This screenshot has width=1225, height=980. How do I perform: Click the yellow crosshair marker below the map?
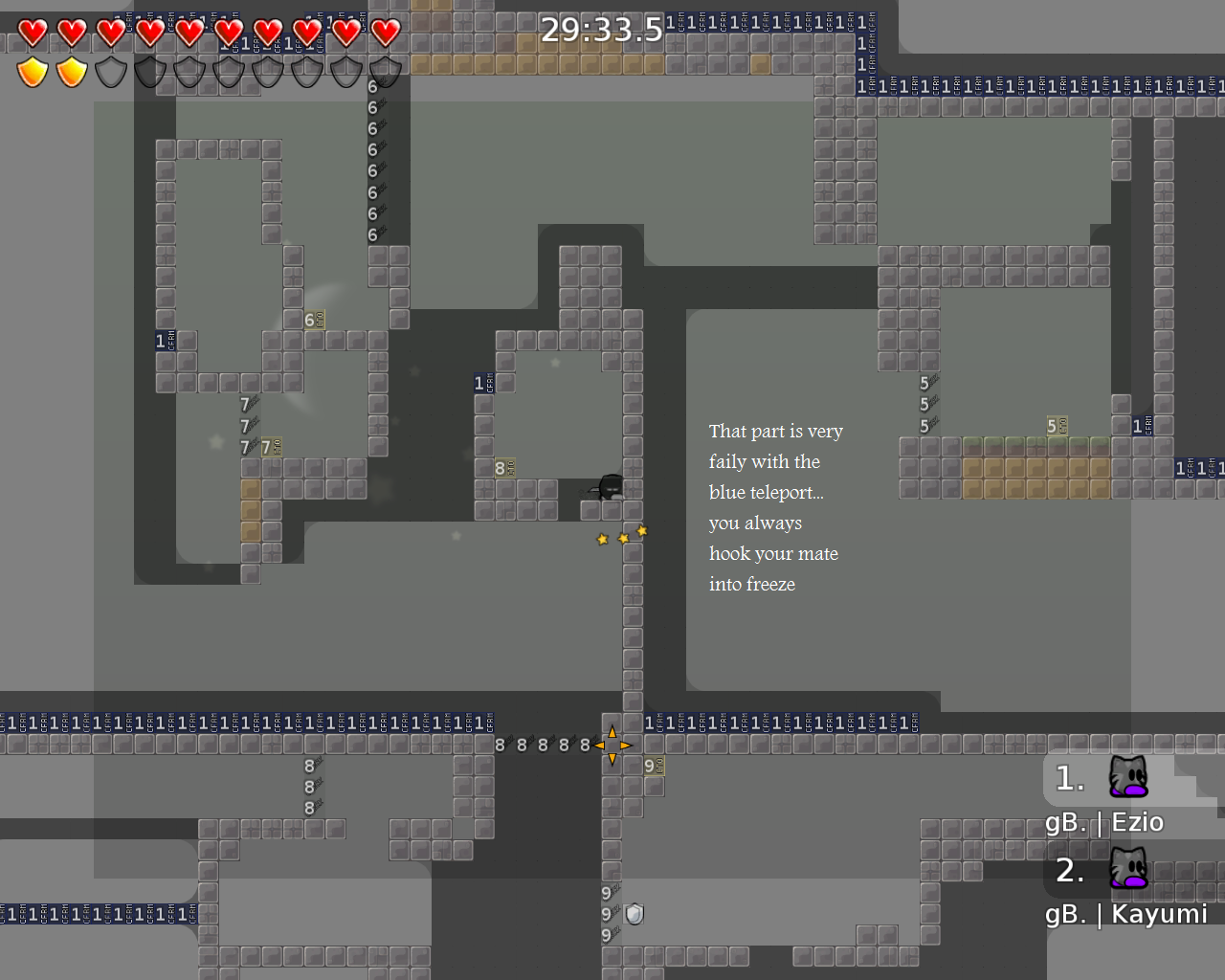613,744
